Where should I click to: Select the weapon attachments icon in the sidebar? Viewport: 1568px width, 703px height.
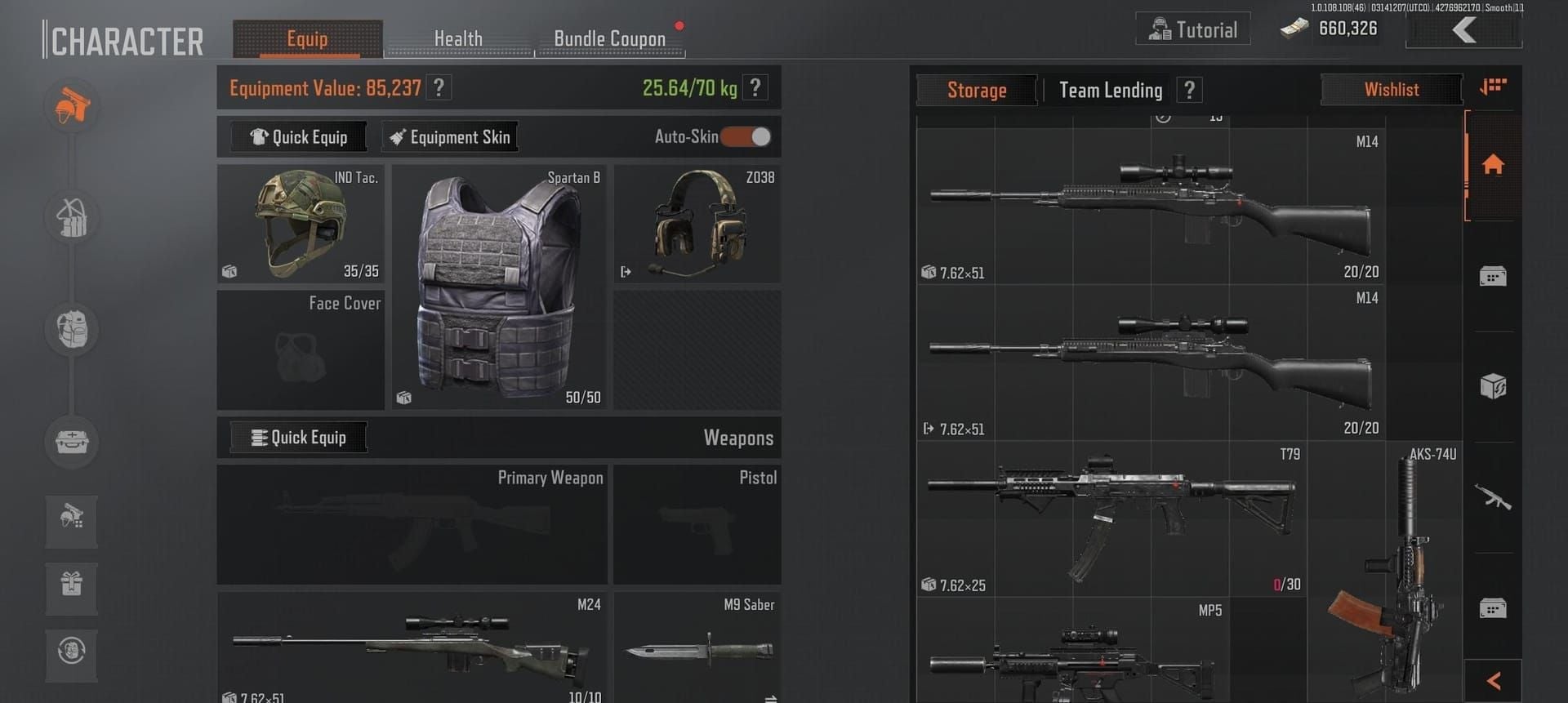pos(72,522)
